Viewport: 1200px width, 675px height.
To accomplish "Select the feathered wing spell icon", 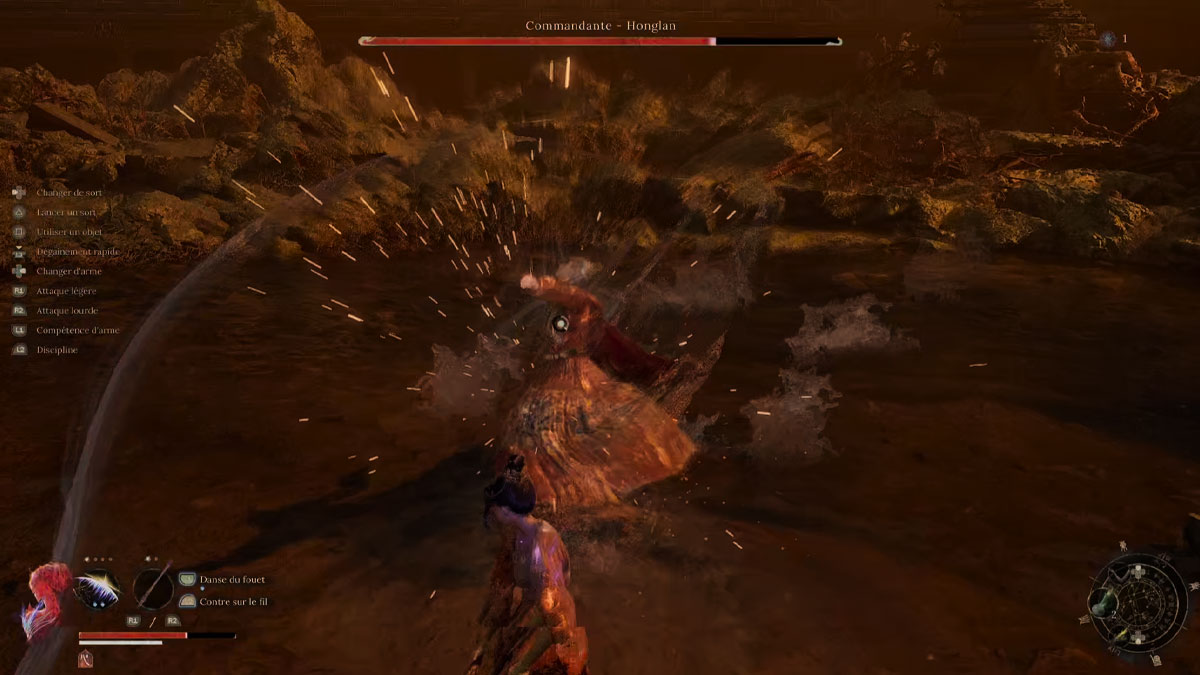I will pyautogui.click(x=98, y=588).
